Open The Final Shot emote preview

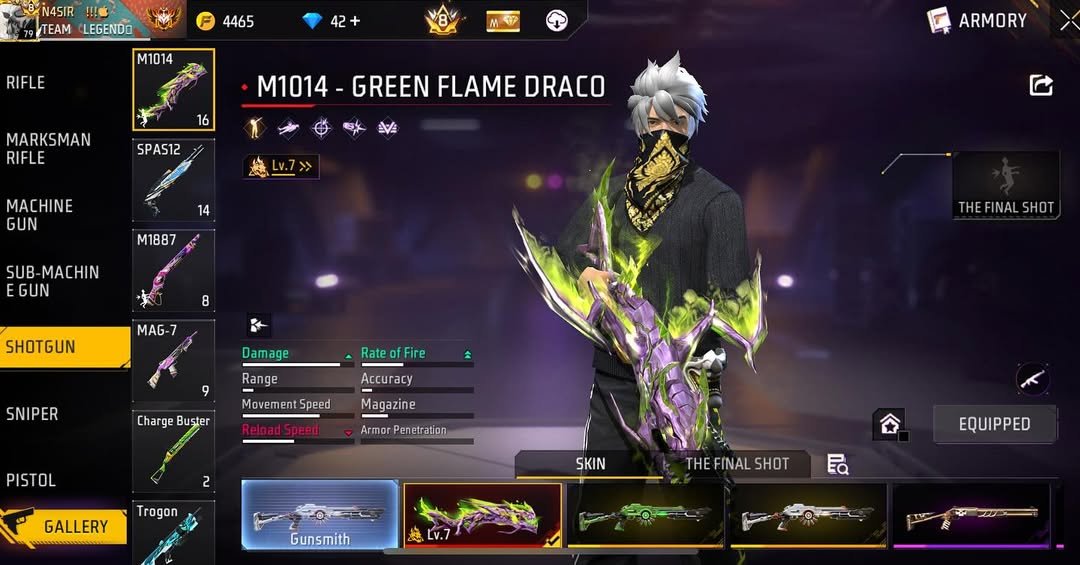pyautogui.click(x=1005, y=185)
